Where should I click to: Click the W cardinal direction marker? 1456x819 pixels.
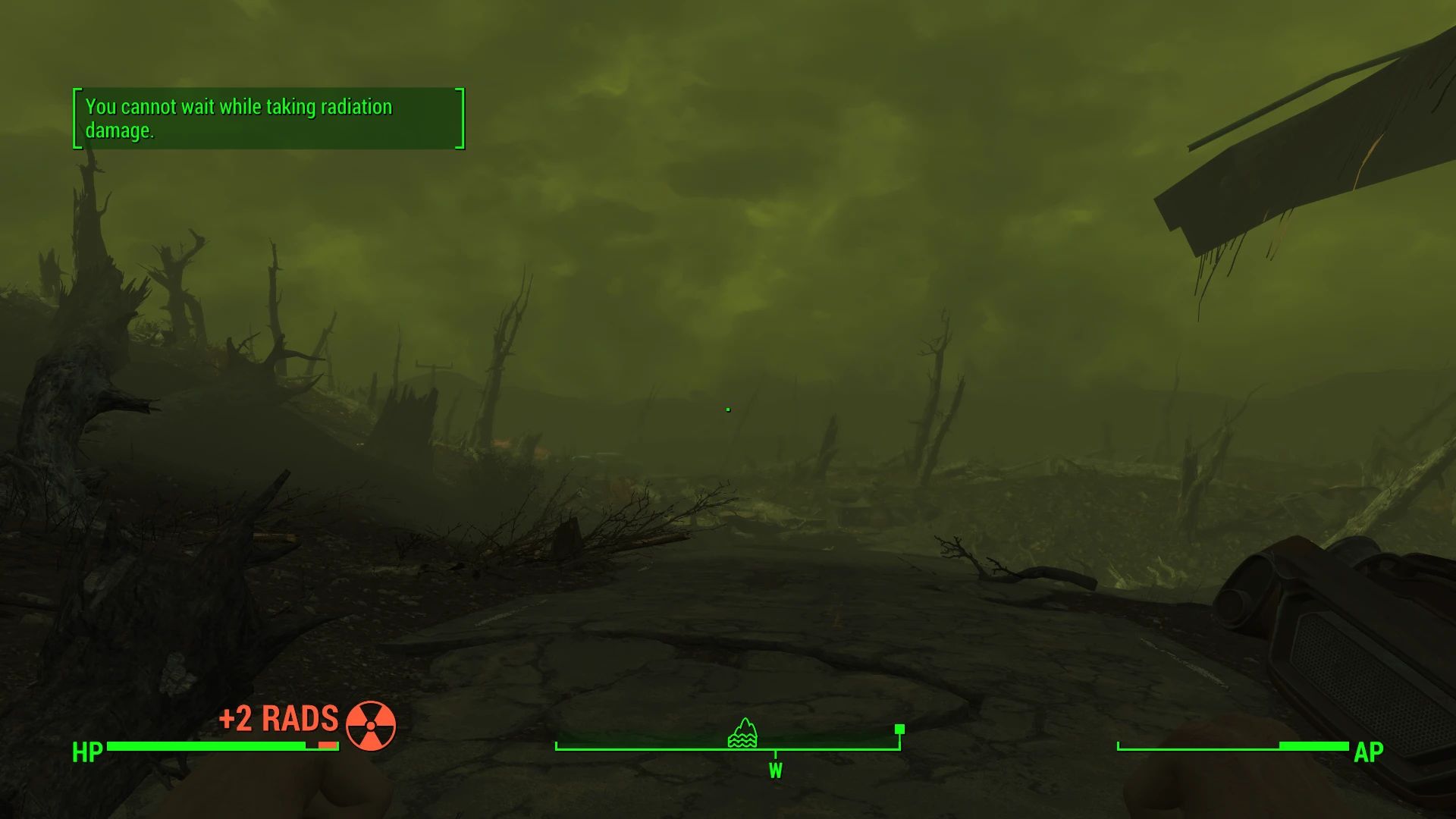coord(775,770)
